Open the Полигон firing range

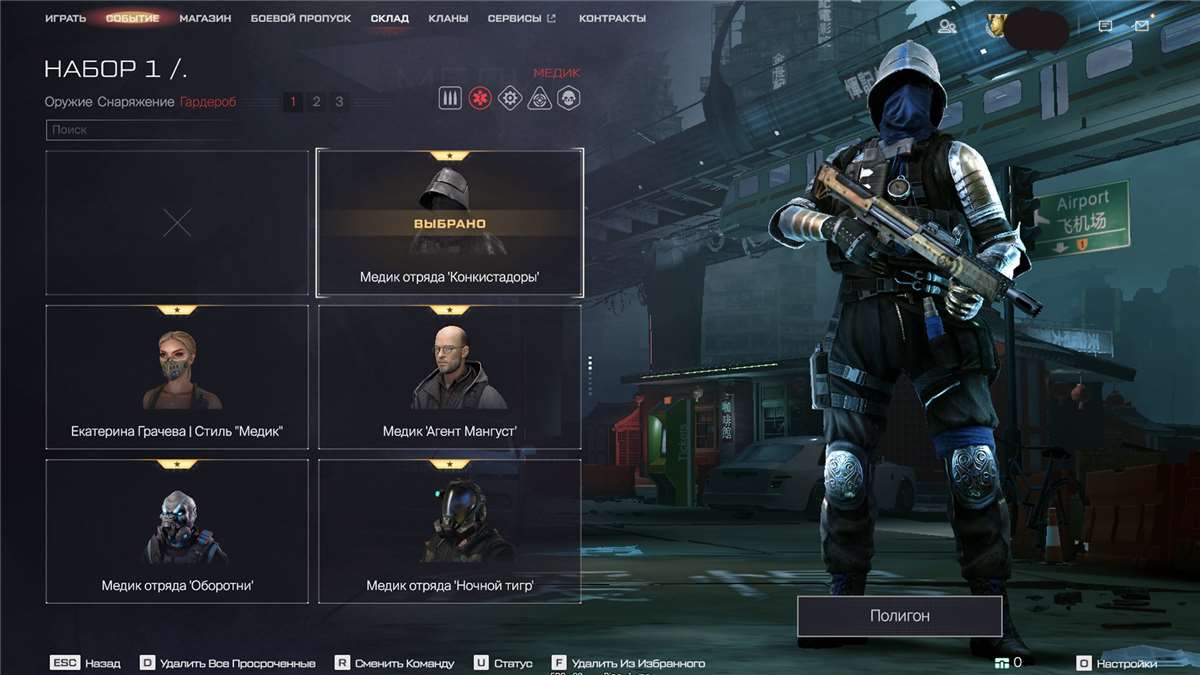pyautogui.click(x=899, y=616)
